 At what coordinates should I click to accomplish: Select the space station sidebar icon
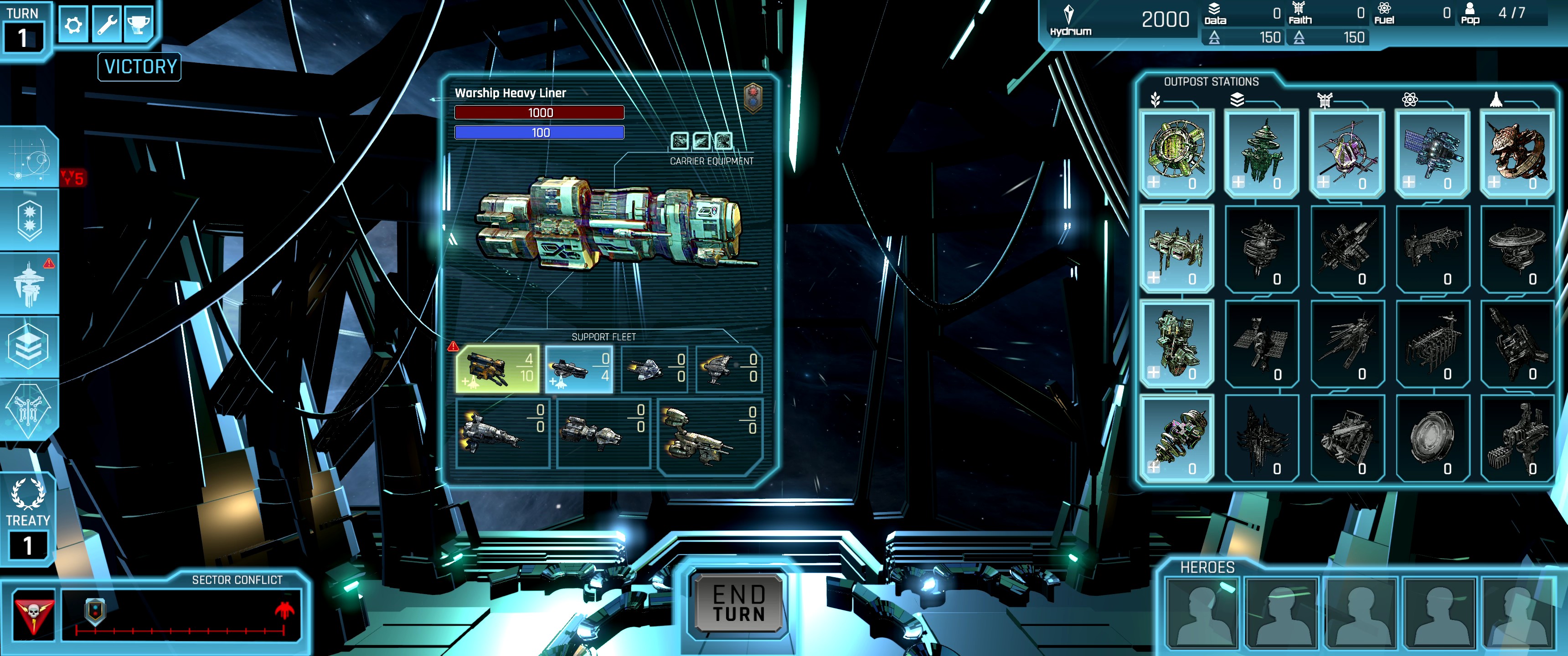29,283
